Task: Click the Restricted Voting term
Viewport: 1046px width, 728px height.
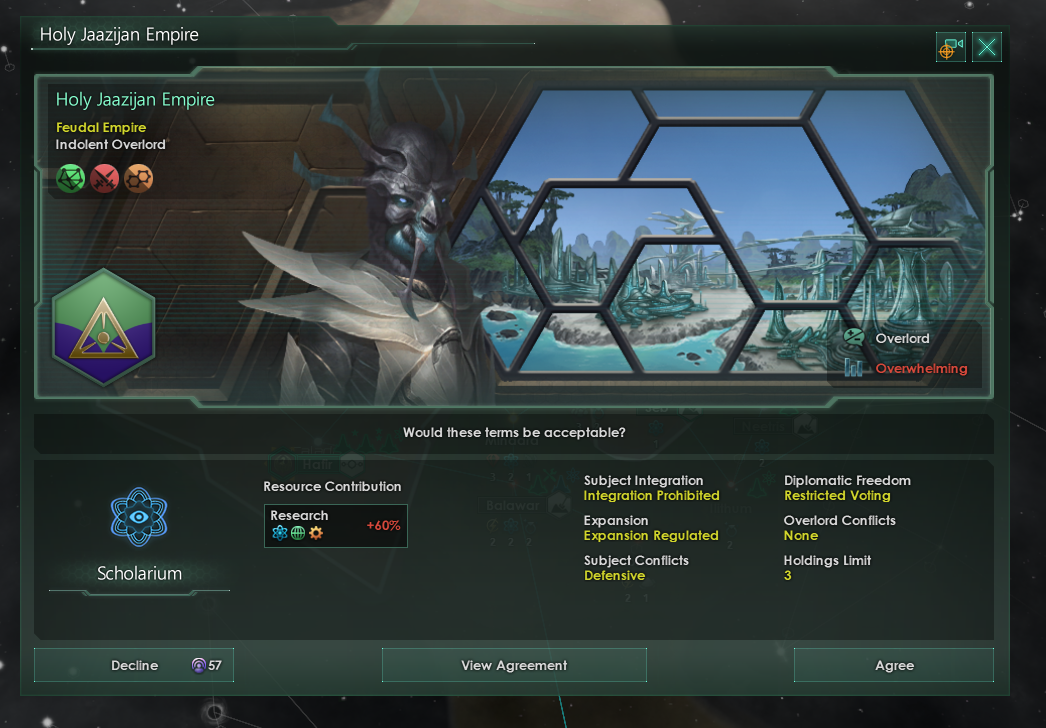Action: (x=837, y=496)
